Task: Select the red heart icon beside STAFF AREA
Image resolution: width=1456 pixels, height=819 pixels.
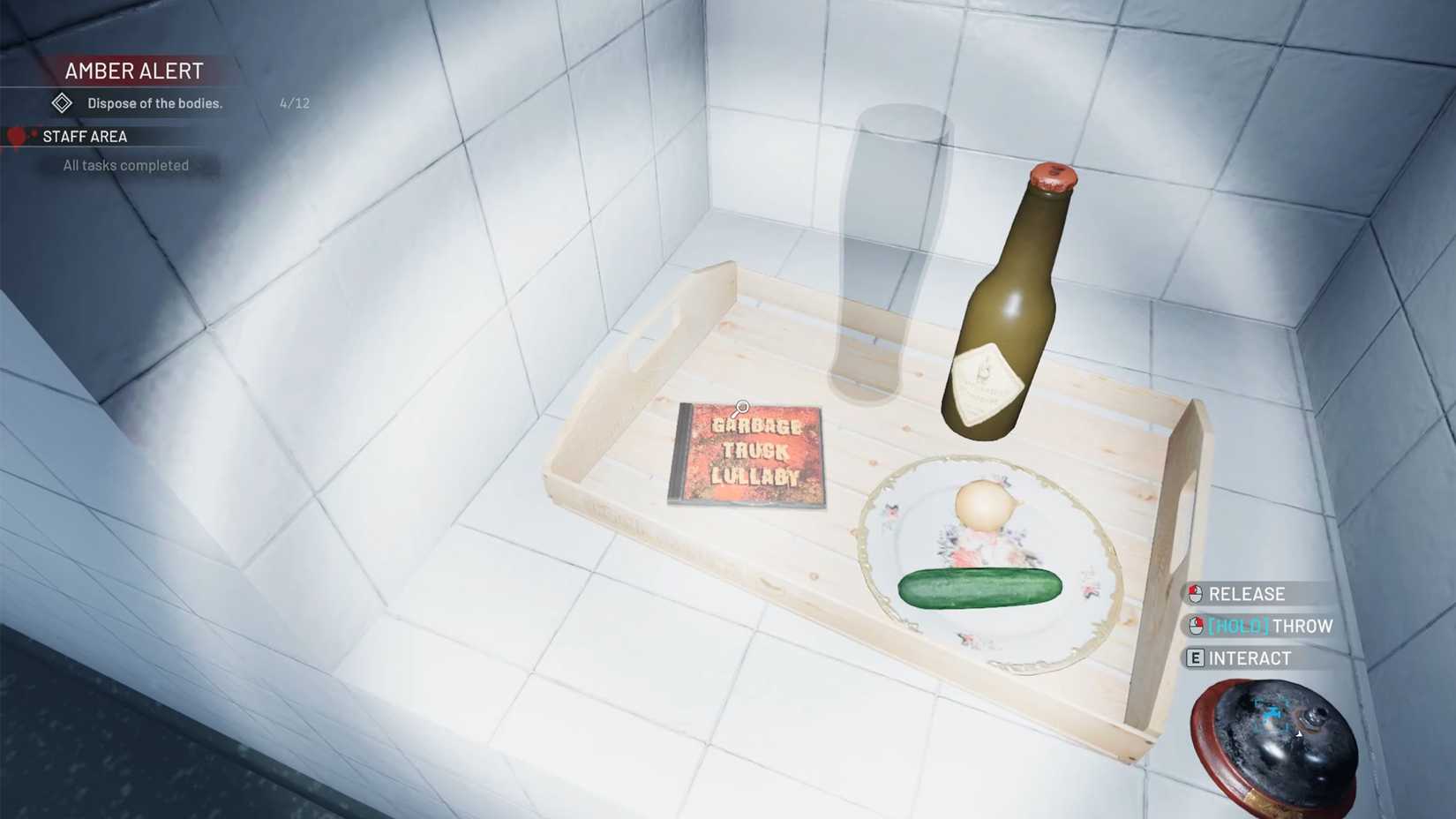Action: click(18, 135)
